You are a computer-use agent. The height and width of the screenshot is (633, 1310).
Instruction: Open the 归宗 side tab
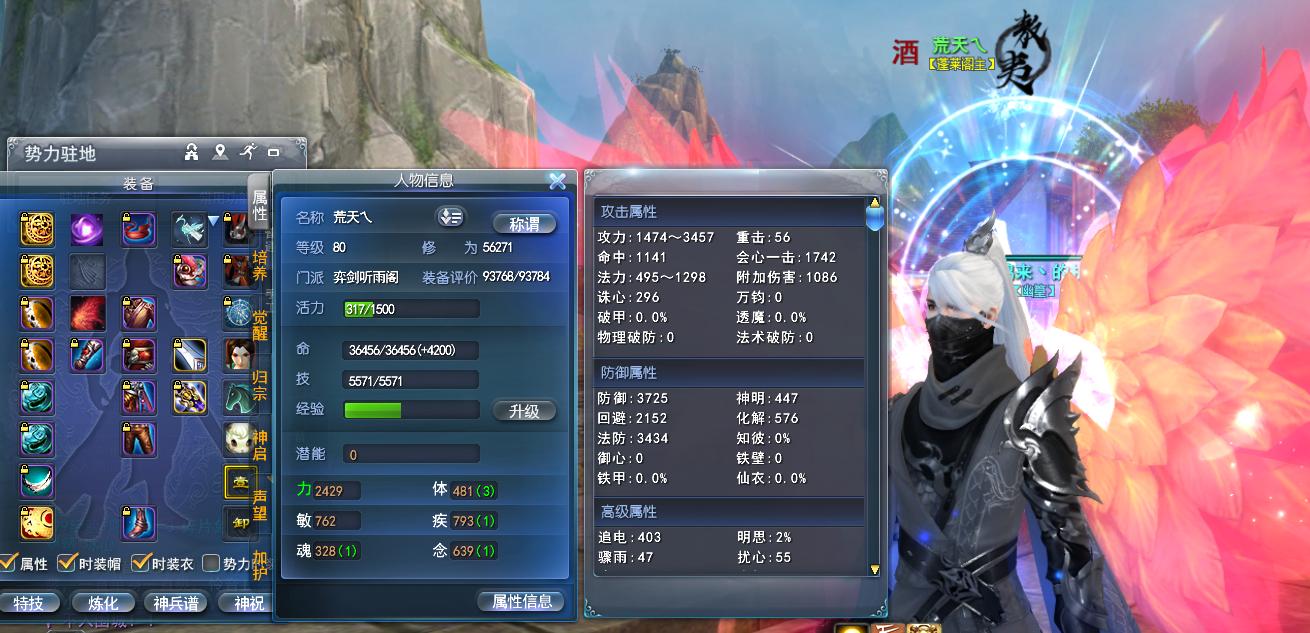point(259,386)
